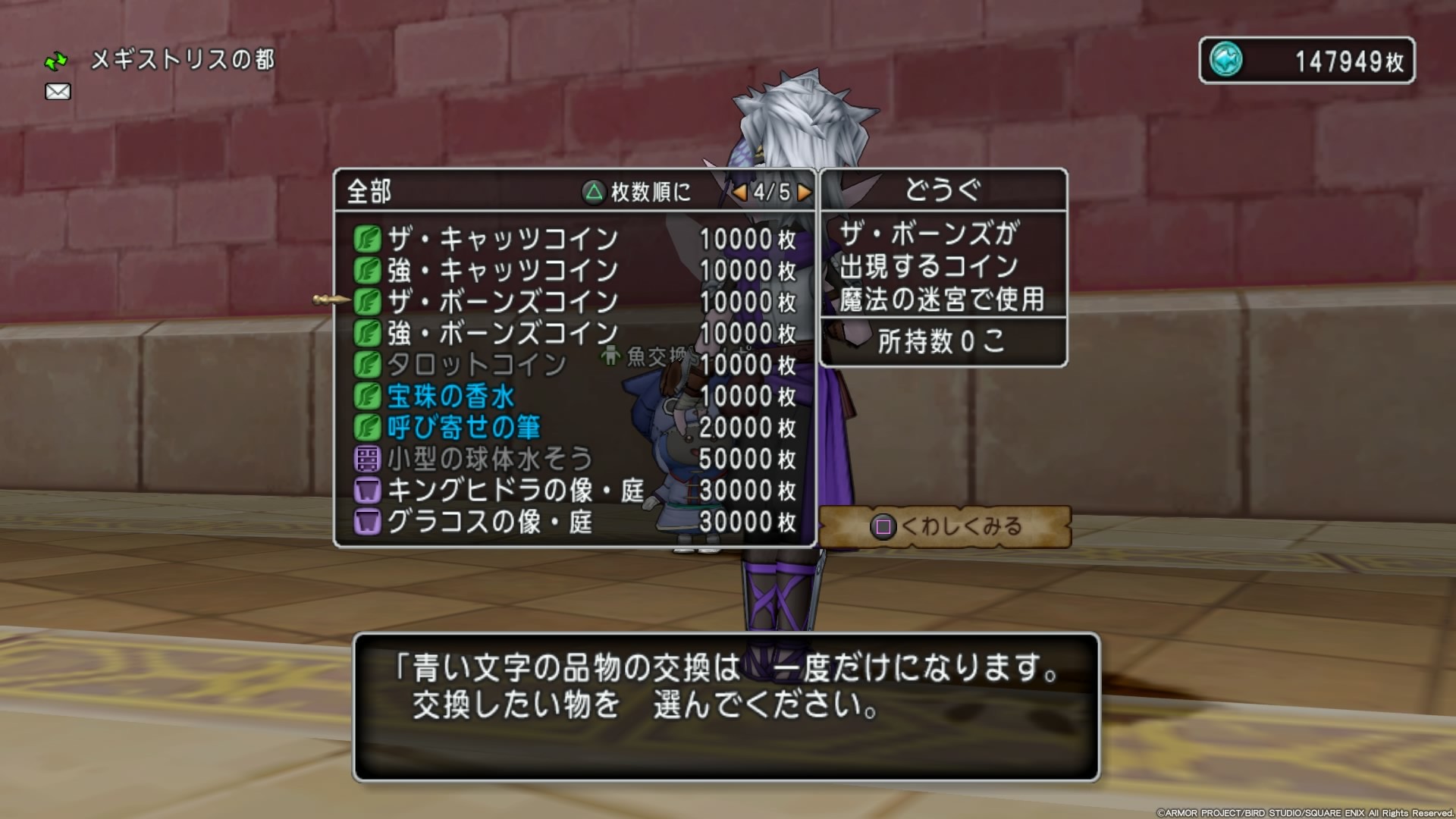Select the キングヒドラの像・庭 garden statue icon

pos(369,491)
